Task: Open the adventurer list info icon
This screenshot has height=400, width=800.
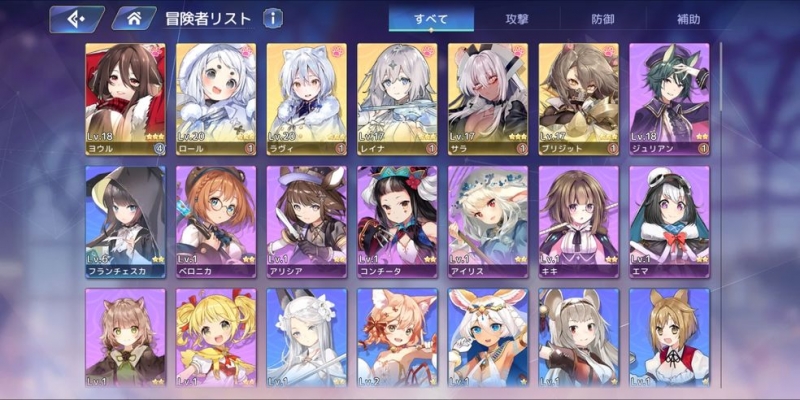Action: pos(273,19)
